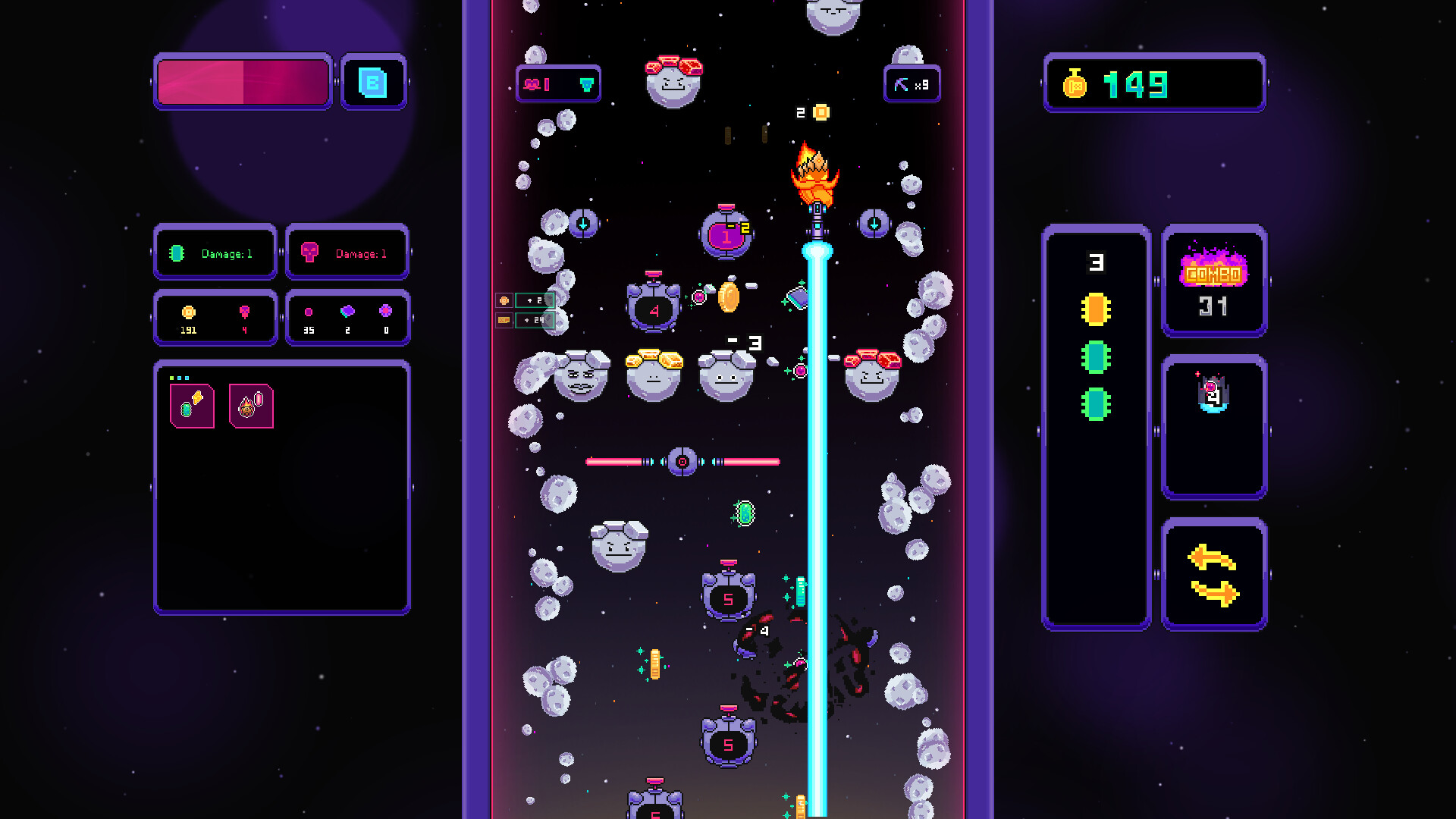Click the coin +2 bonus popup label
This screenshot has height=819, width=1456.
tap(533, 300)
